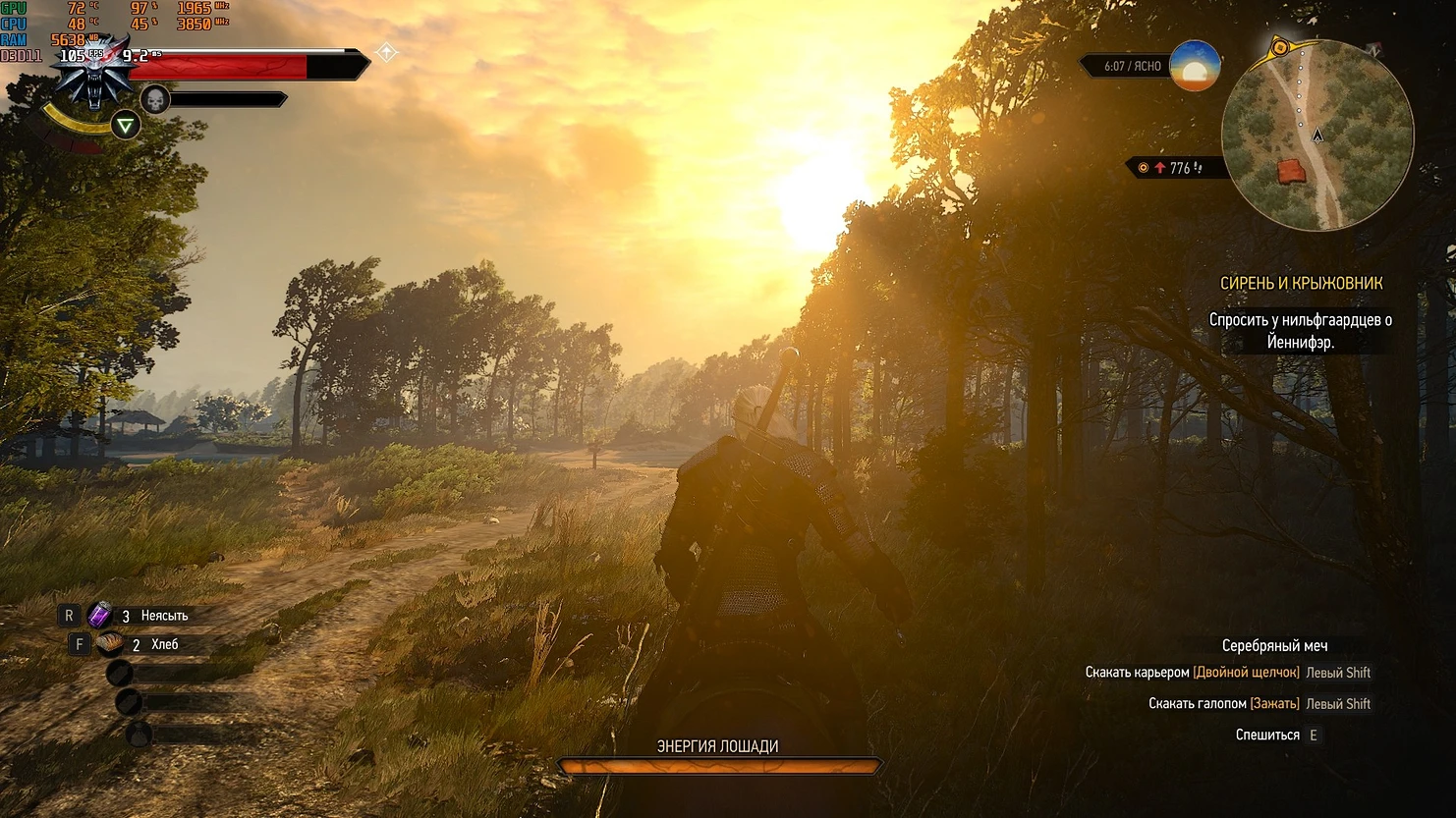Click the yellow quest marker on minimap edge

[x=1279, y=47]
